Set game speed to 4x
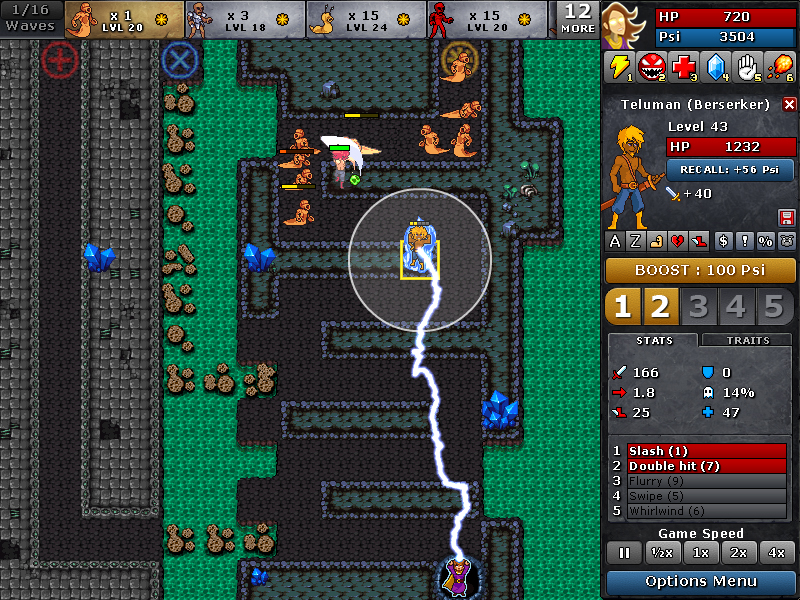 (776, 552)
